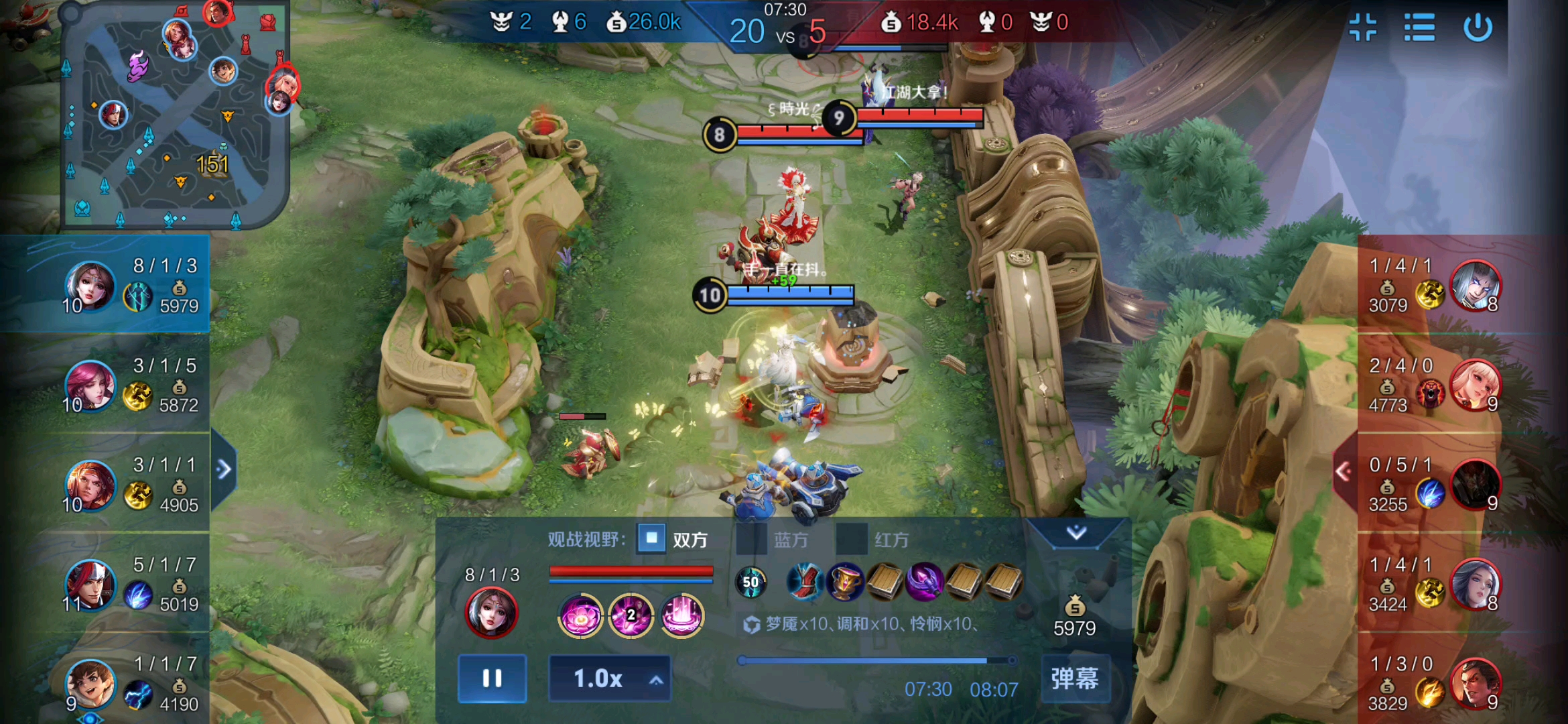Switch spectator view to 红方 red side
This screenshot has width=1568, height=724.
point(852,539)
